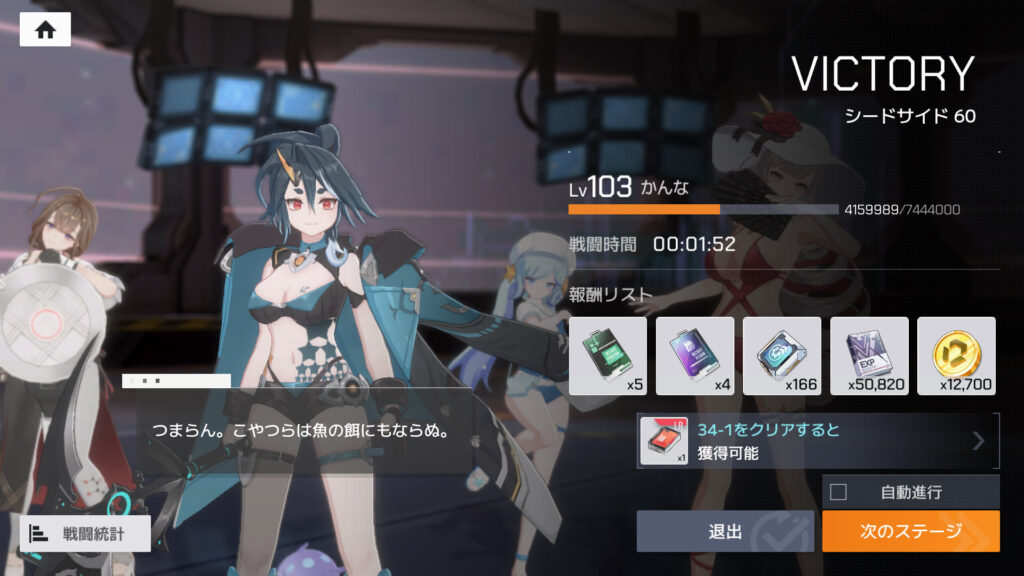This screenshot has height=576, width=1024.
Task: Toggle the 自動進行 auto-advance checkbox
Action: 838,492
